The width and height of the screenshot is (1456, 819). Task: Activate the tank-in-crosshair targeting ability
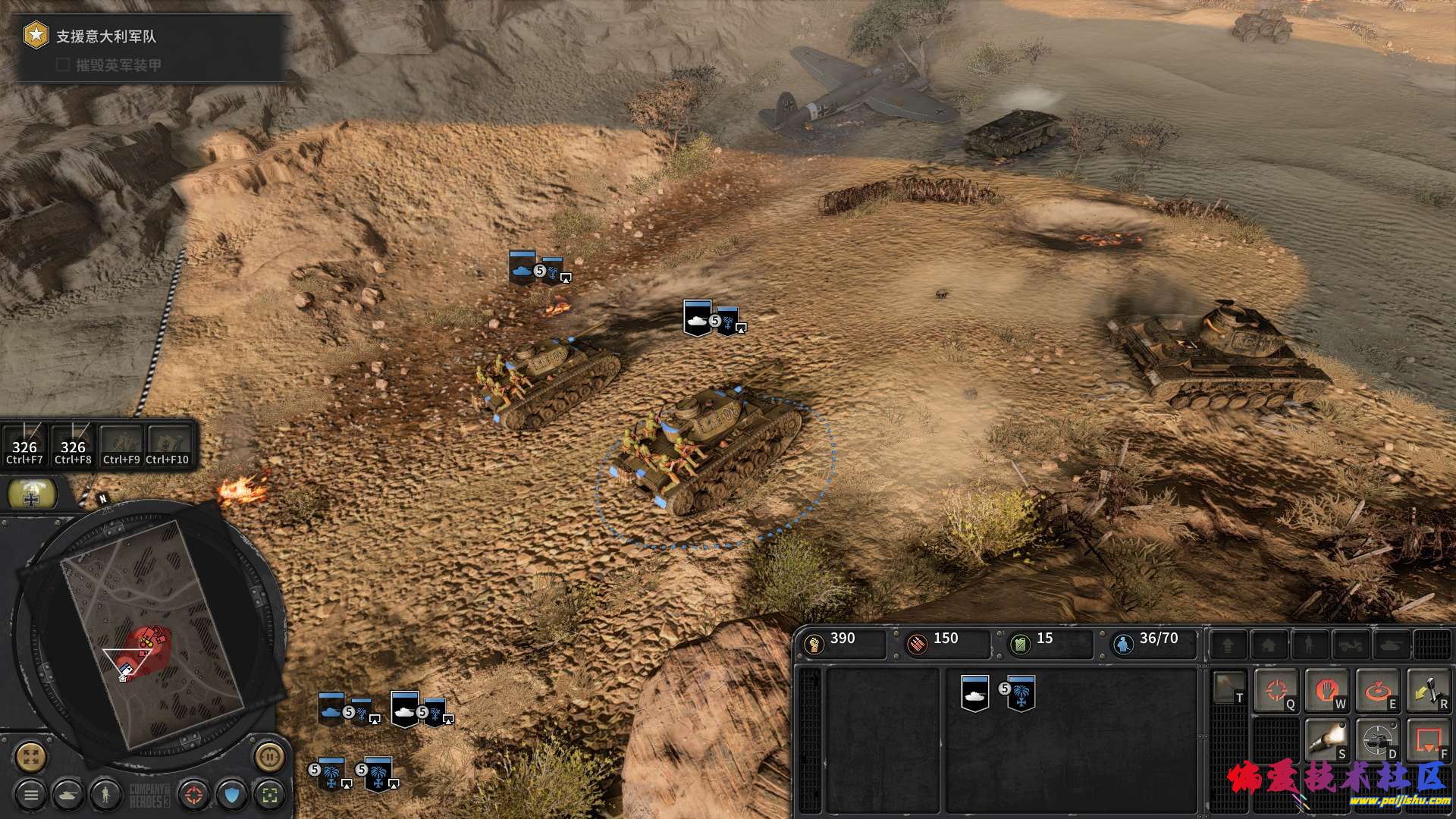pos(1377,739)
